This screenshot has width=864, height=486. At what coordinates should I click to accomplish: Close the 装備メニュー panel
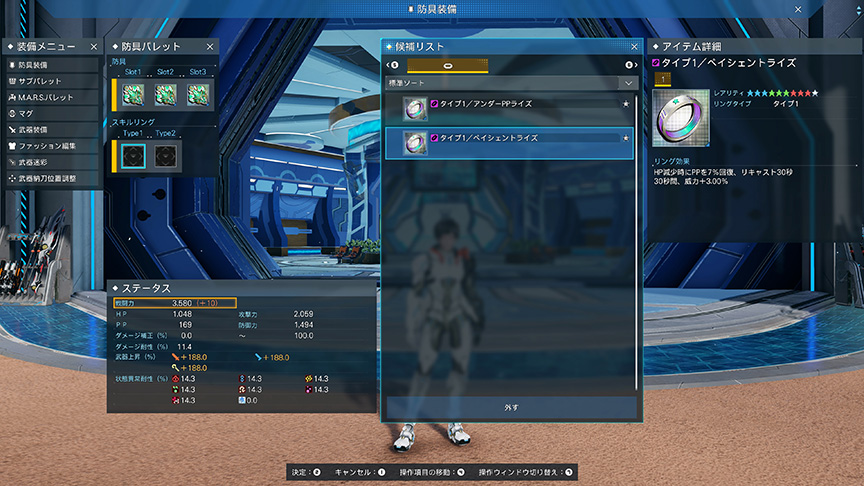(94, 47)
